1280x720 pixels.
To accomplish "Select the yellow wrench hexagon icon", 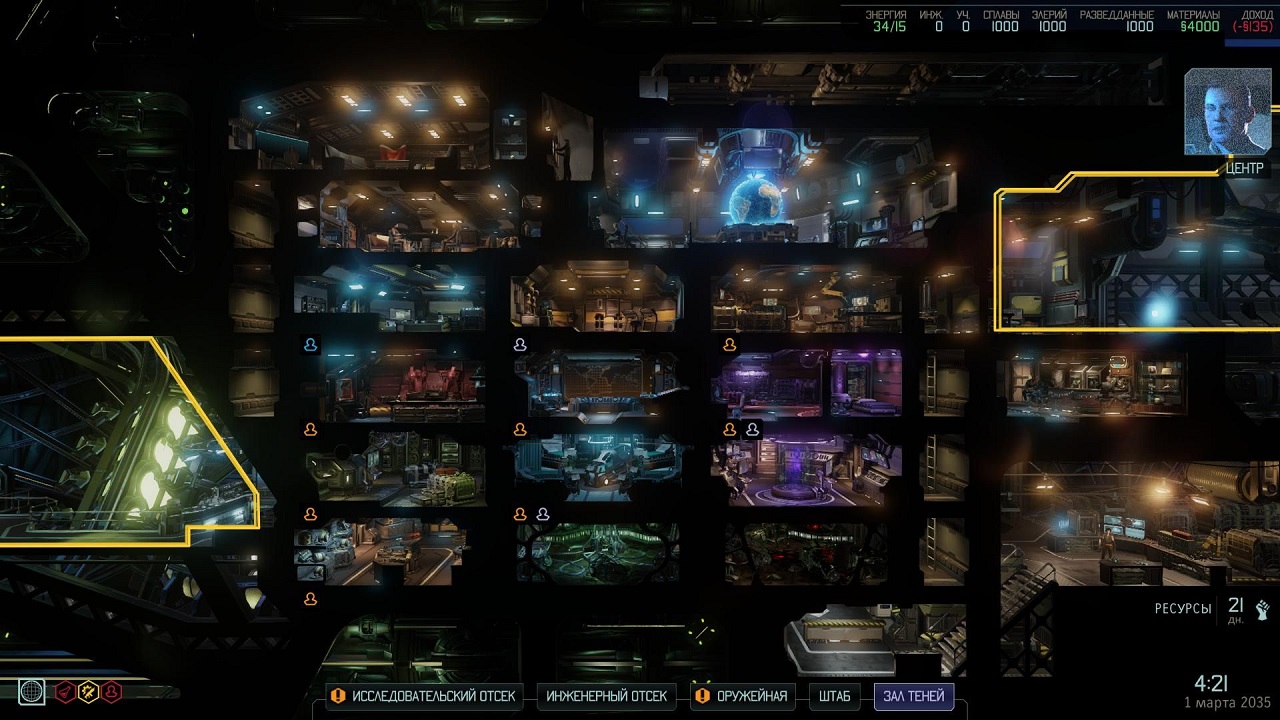I will pos(89,691).
